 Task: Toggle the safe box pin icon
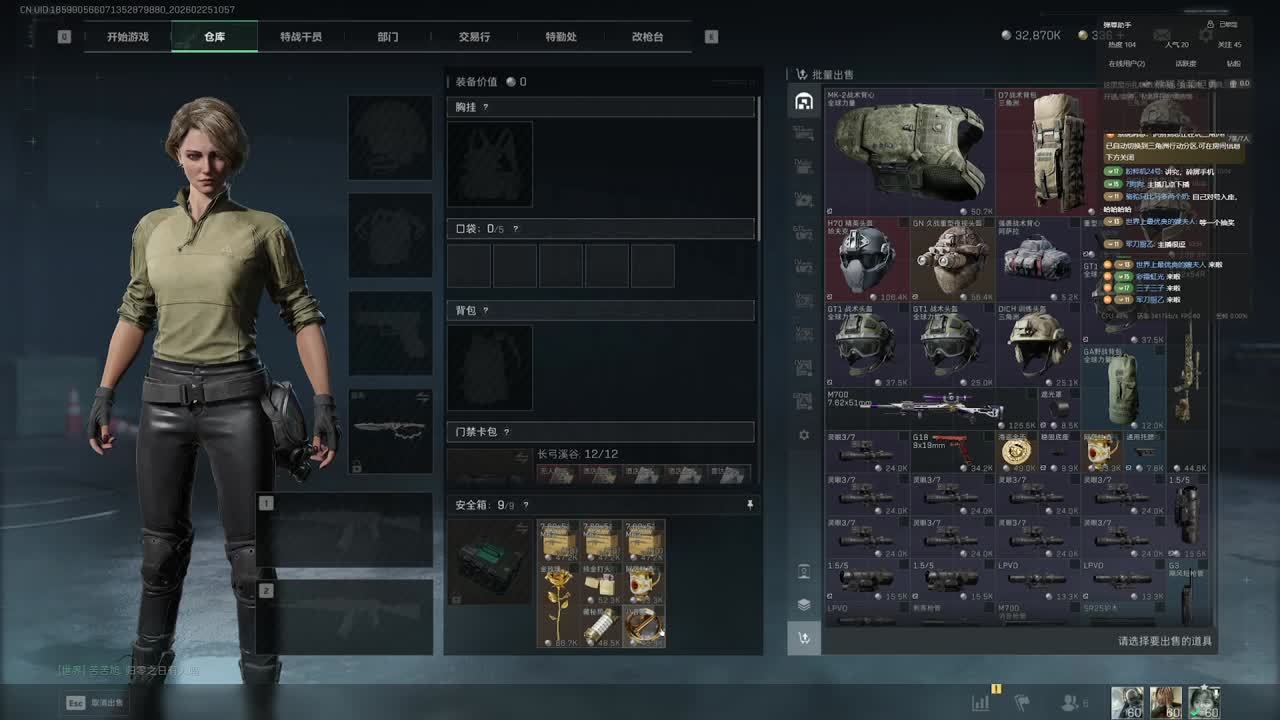[750, 506]
